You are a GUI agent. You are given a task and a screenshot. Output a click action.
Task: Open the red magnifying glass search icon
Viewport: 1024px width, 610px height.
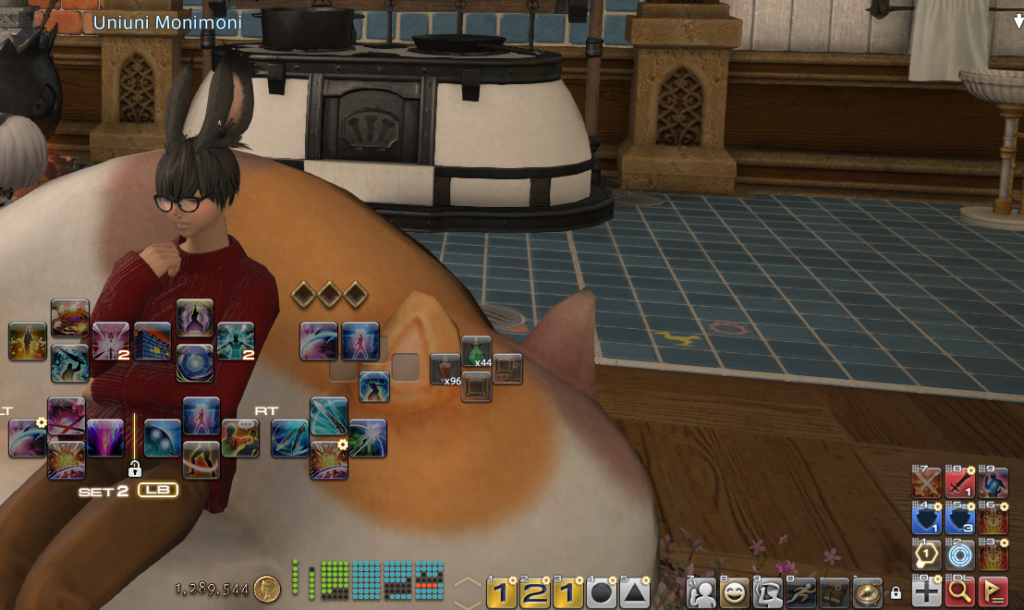point(960,591)
